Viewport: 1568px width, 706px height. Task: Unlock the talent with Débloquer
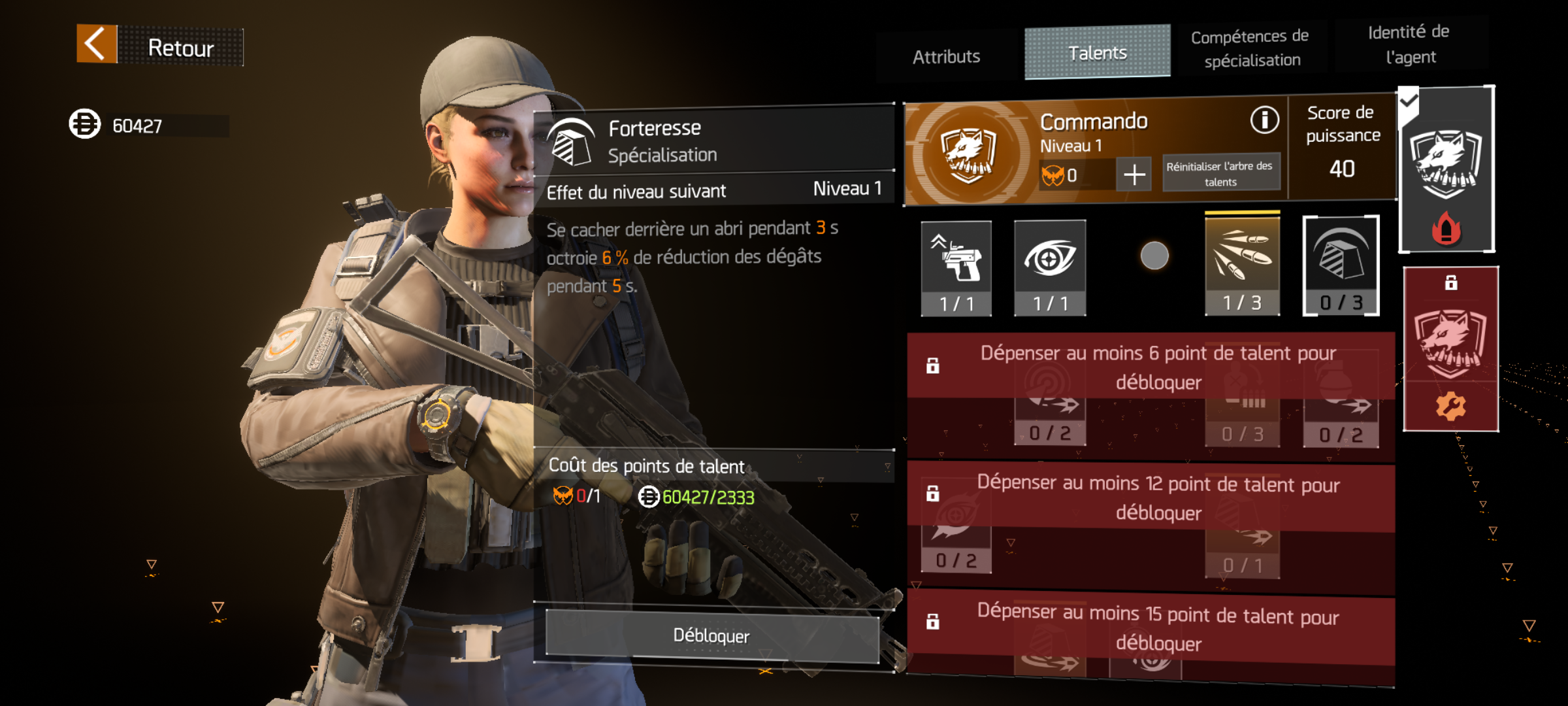pos(711,635)
